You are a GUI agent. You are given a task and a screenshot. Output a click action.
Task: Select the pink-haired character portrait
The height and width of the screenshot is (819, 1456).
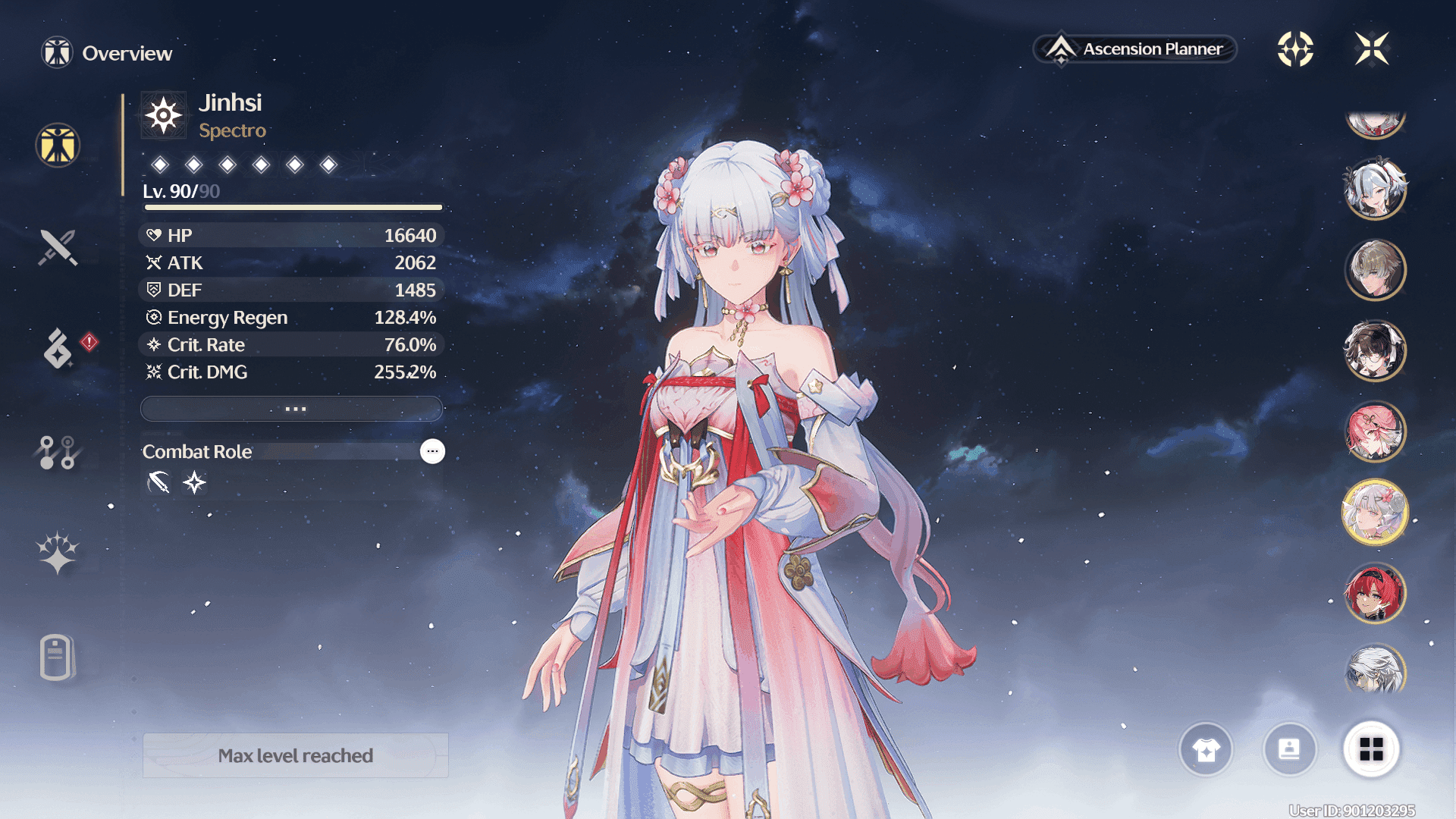1375,431
